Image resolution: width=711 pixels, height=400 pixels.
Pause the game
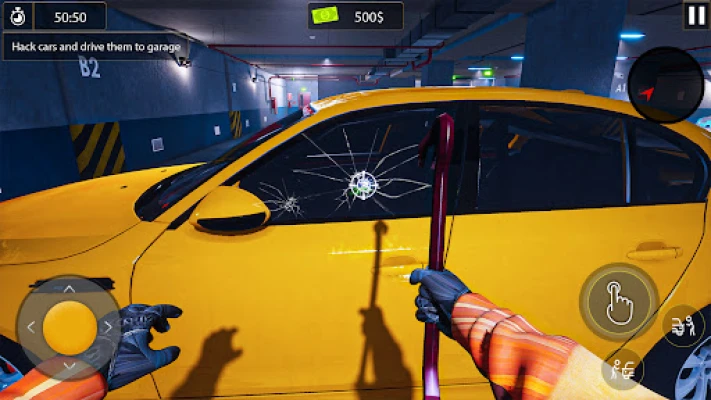click(696, 14)
